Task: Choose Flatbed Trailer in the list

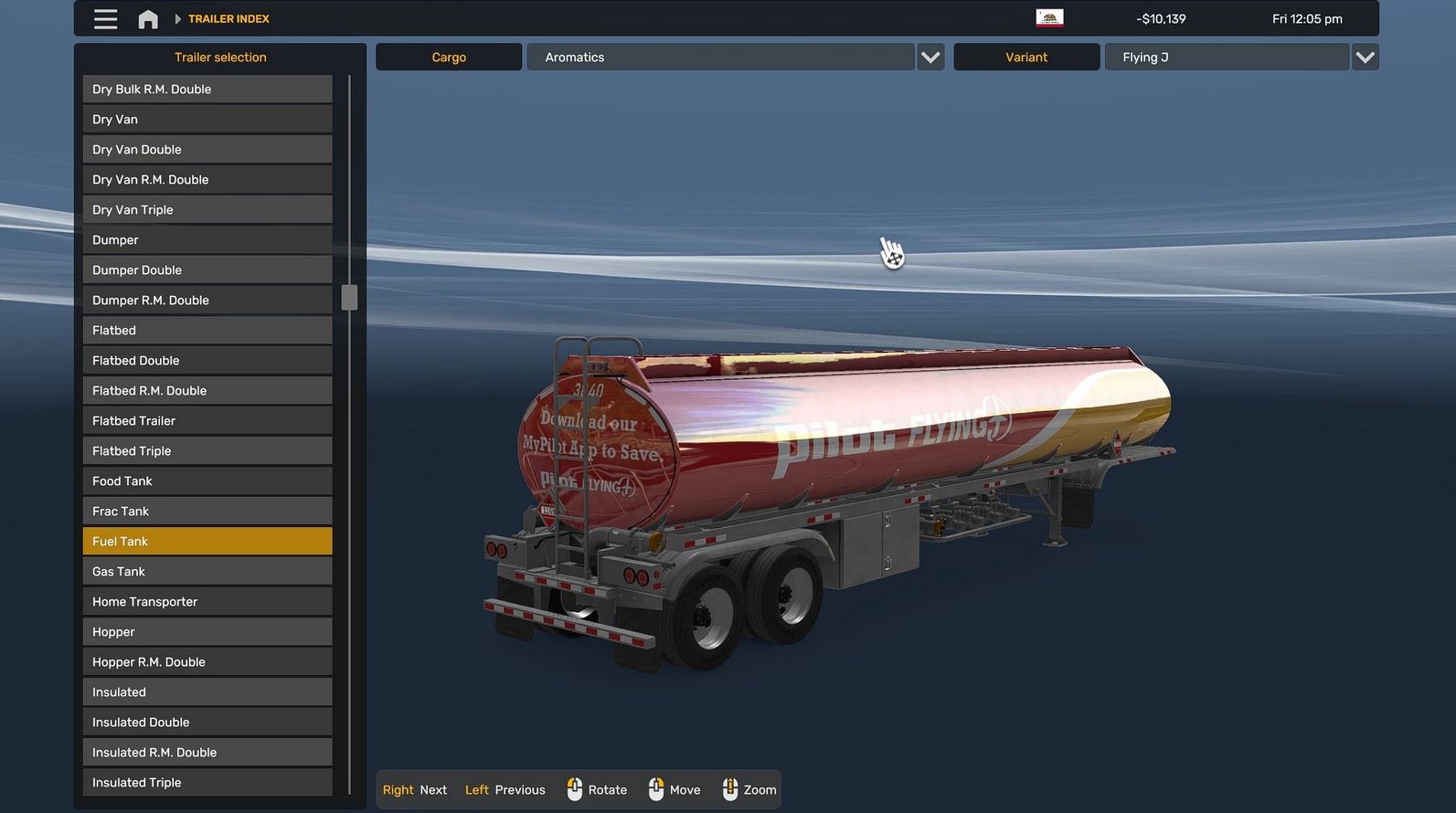Action: pos(207,421)
